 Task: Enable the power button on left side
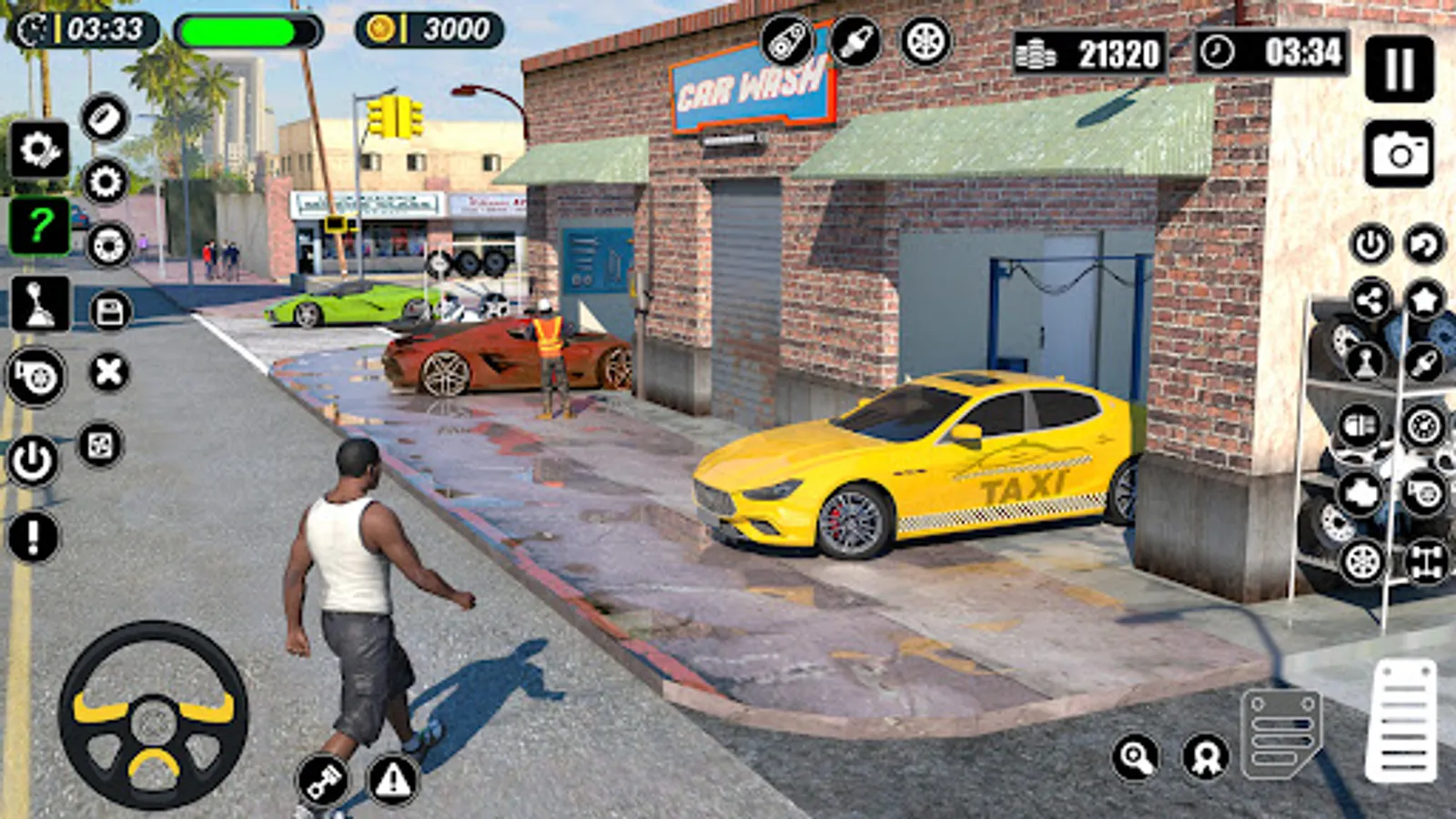(33, 460)
